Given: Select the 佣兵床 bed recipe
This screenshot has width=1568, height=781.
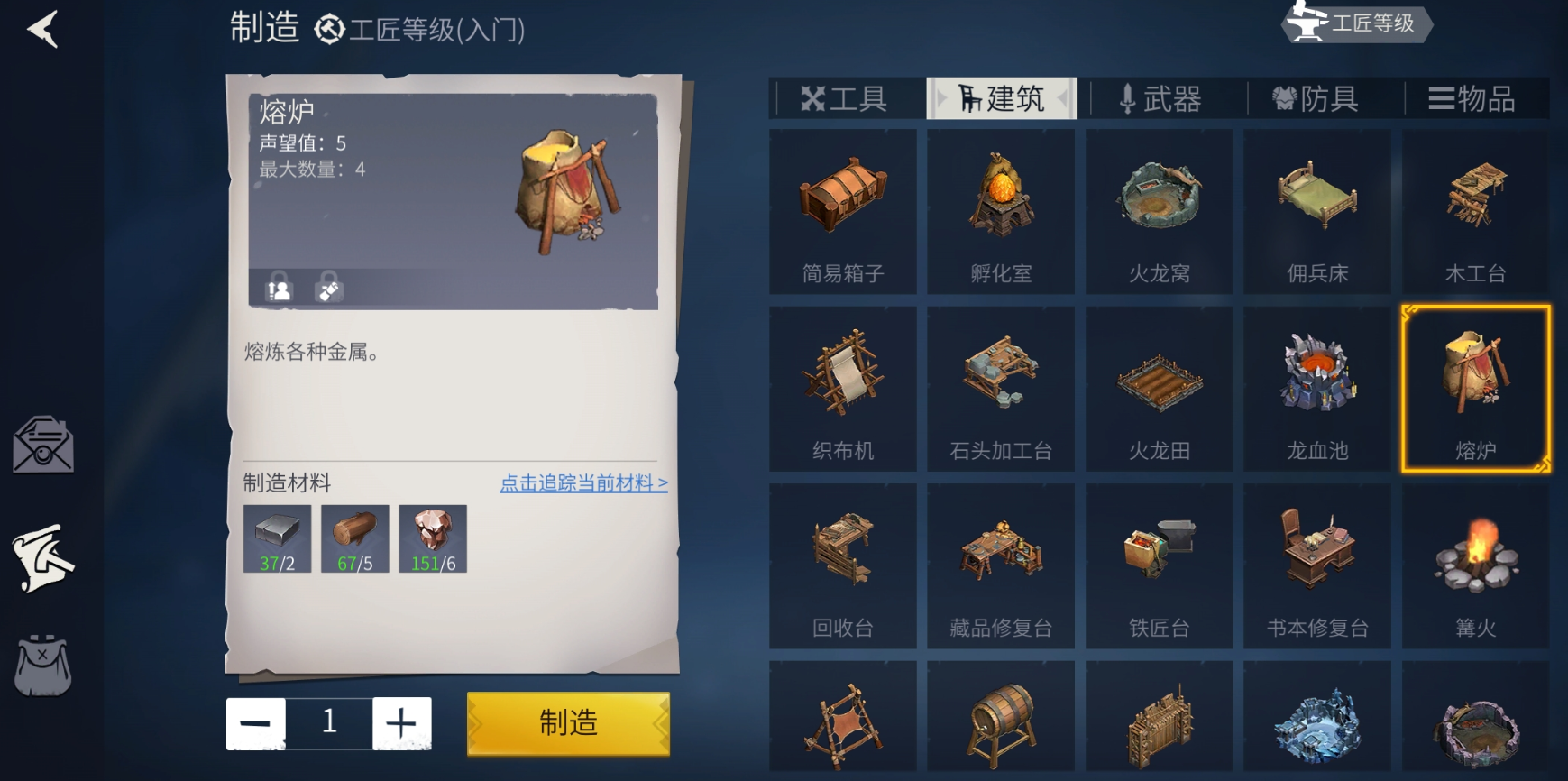Looking at the screenshot, I should coord(1316,207).
